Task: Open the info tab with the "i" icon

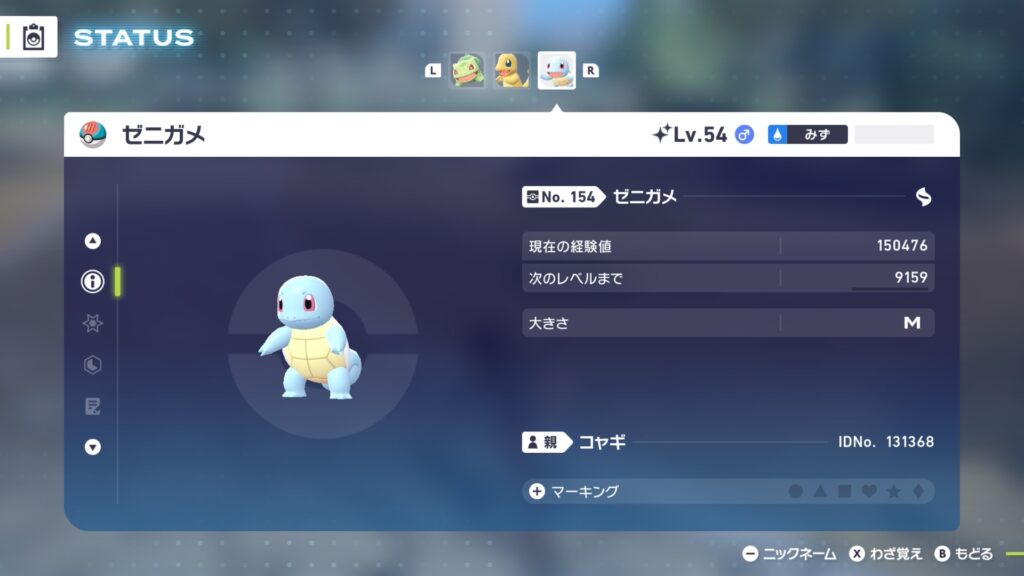Action: tap(93, 282)
